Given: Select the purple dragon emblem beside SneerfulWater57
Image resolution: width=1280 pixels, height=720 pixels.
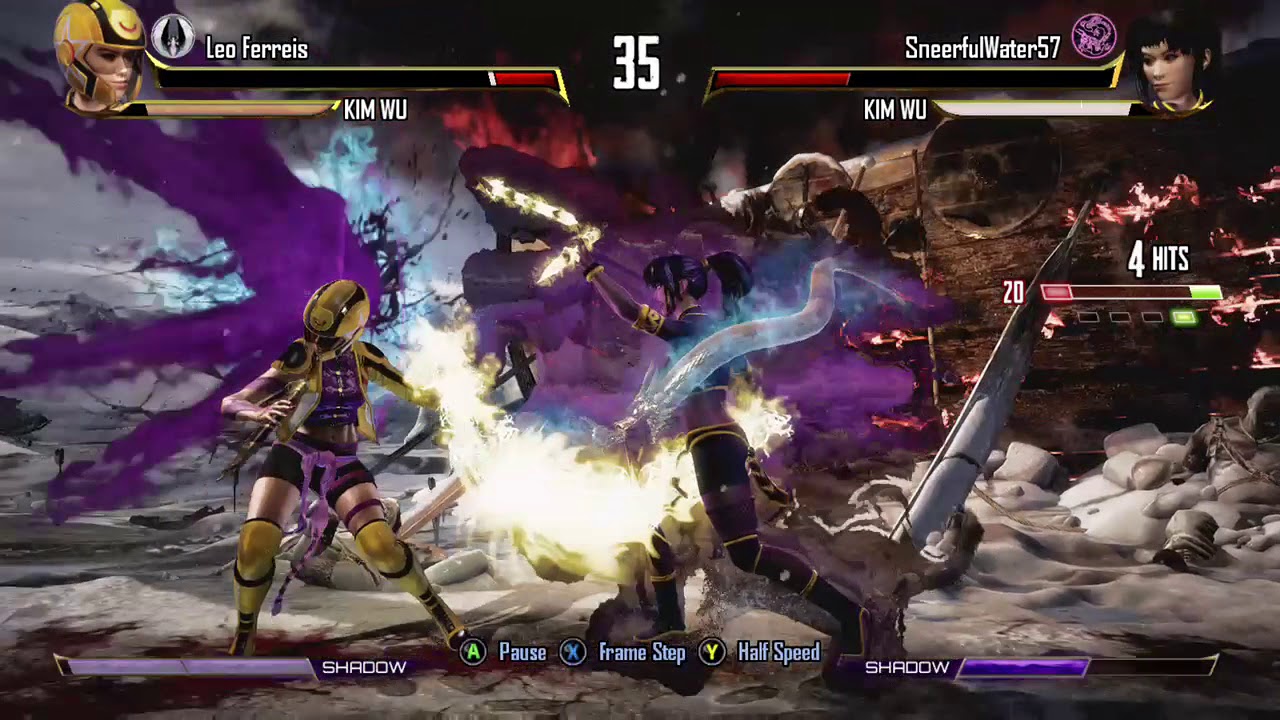Looking at the screenshot, I should coord(1094,36).
